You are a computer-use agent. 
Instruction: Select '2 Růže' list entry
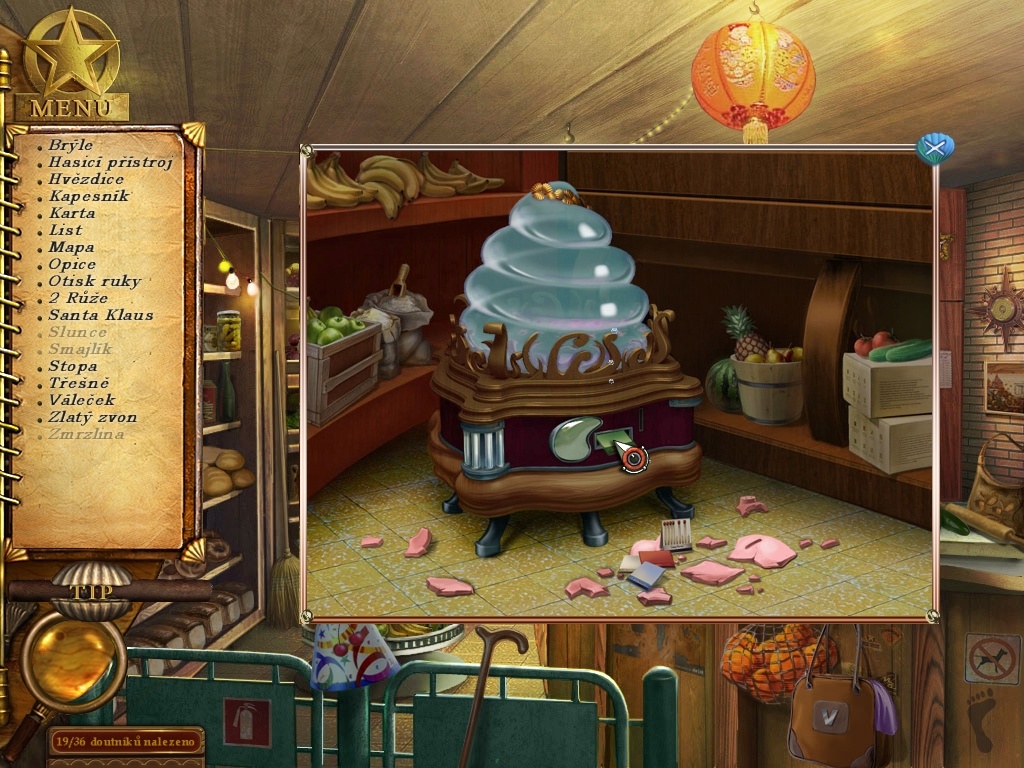click(77, 298)
